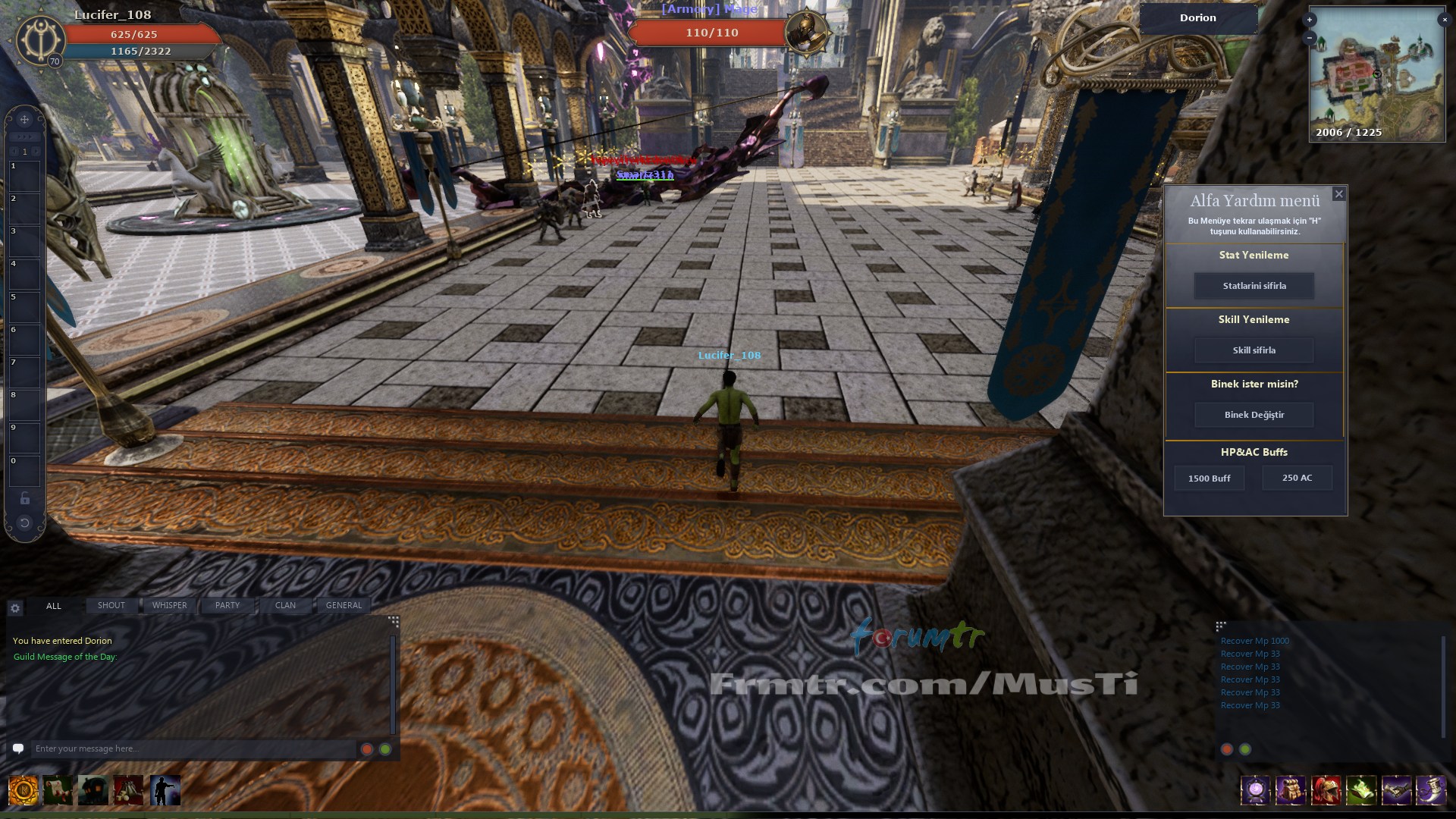Show the Clan chat tab
1456x819 pixels.
[285, 605]
